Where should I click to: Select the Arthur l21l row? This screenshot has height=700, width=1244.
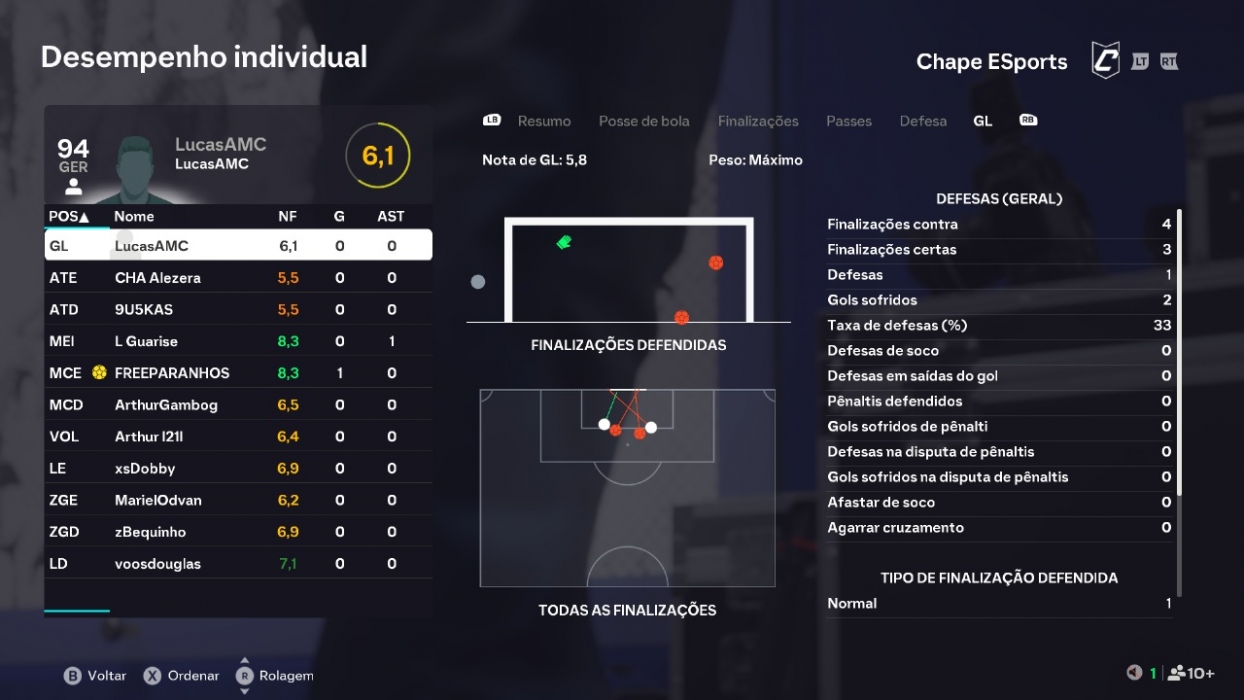tap(238, 437)
